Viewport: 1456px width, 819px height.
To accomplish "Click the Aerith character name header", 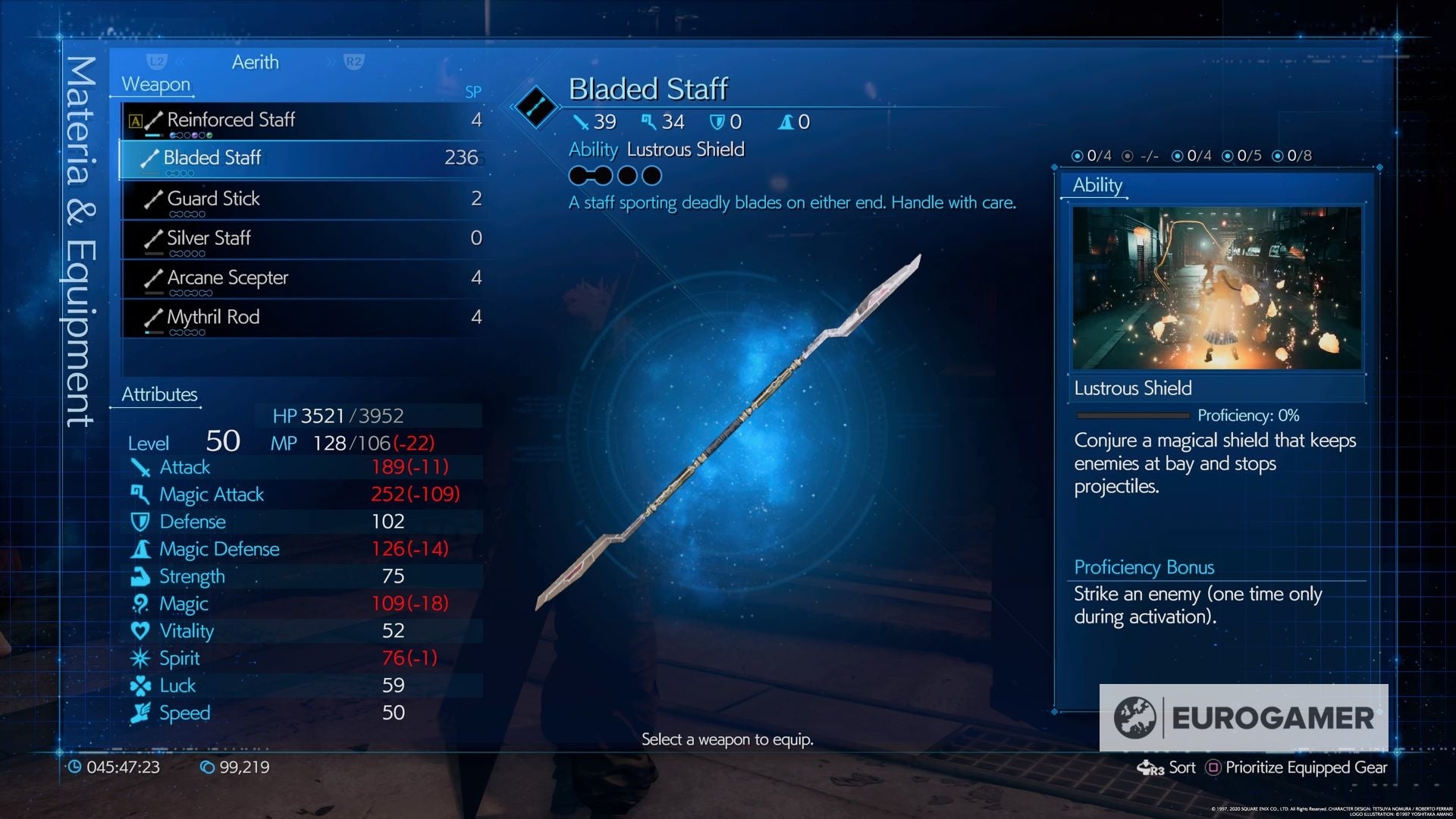I will (256, 62).
